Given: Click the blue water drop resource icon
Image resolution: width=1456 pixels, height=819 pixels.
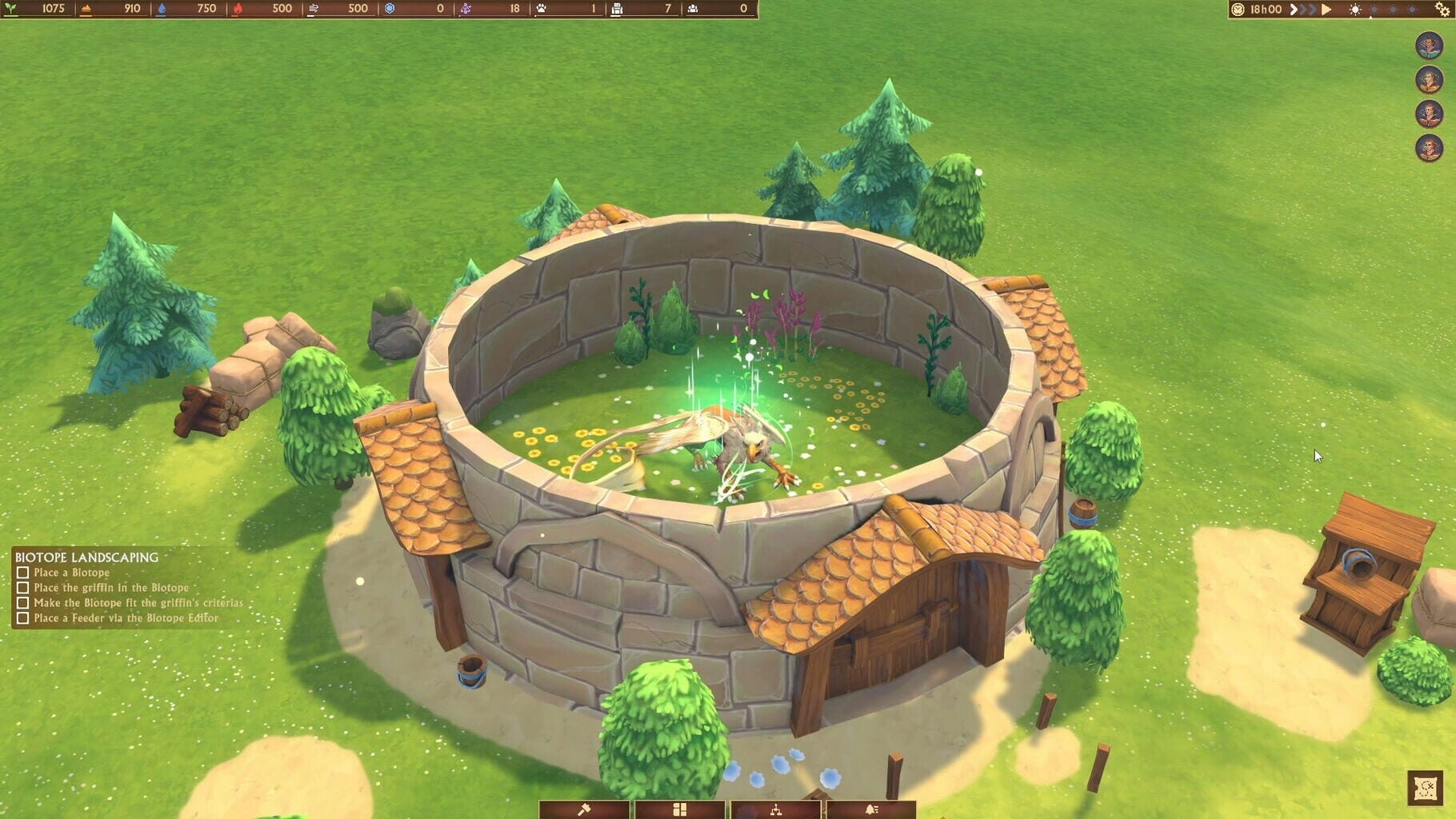Looking at the screenshot, I should tap(161, 9).
